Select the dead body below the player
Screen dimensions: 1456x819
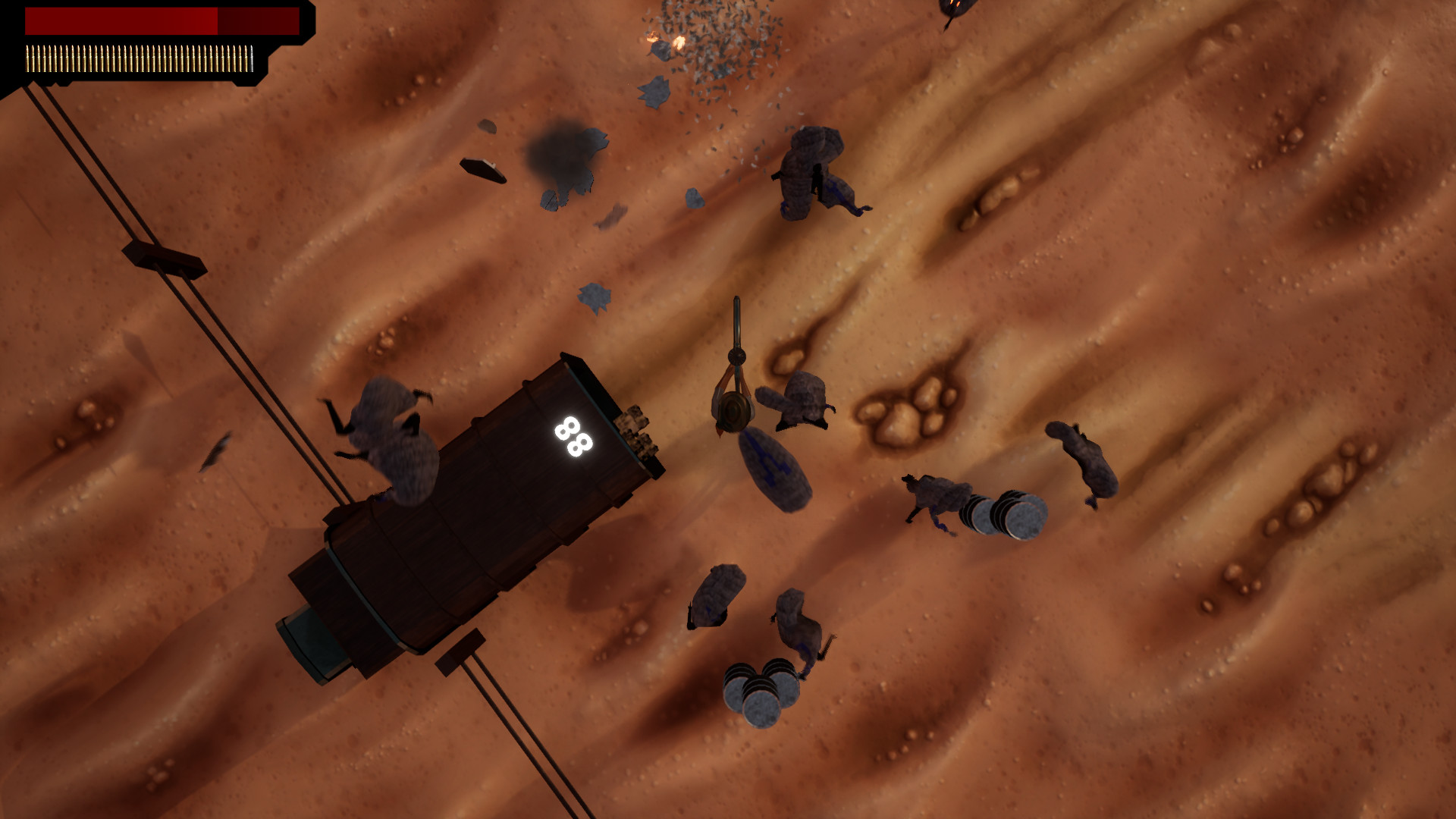click(773, 466)
